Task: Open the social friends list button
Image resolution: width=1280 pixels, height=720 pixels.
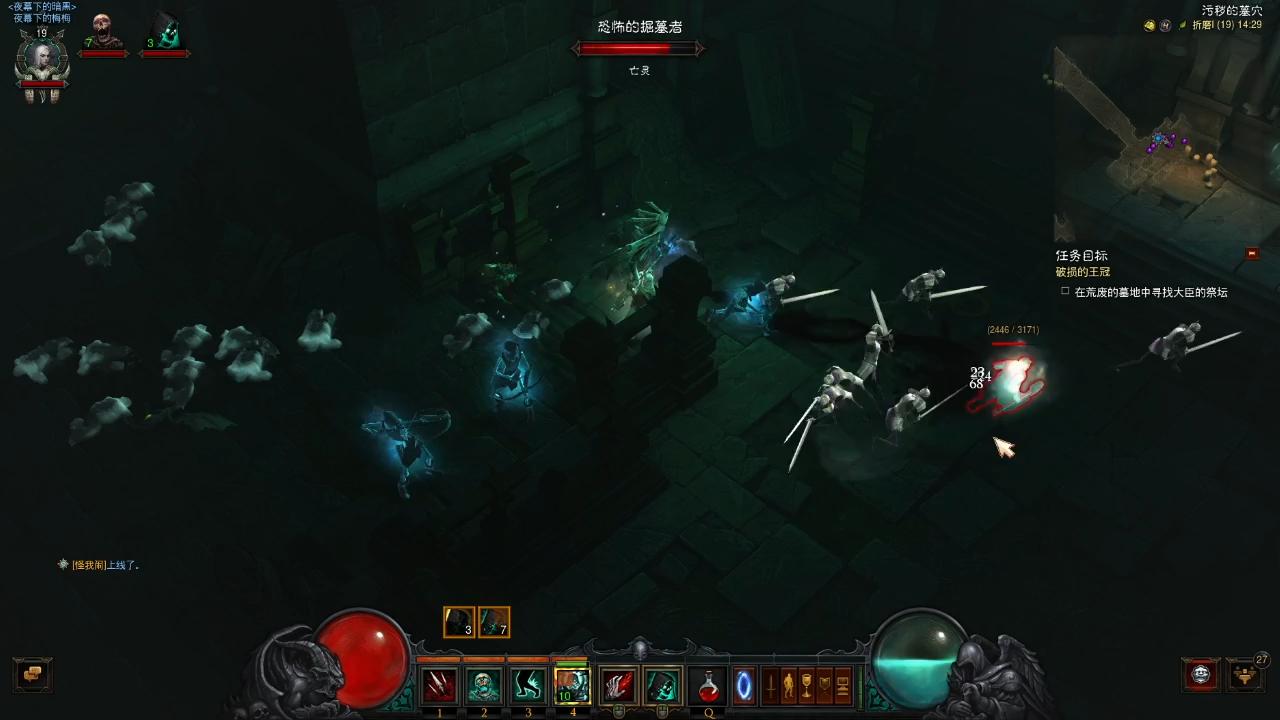Action: click(x=1246, y=674)
